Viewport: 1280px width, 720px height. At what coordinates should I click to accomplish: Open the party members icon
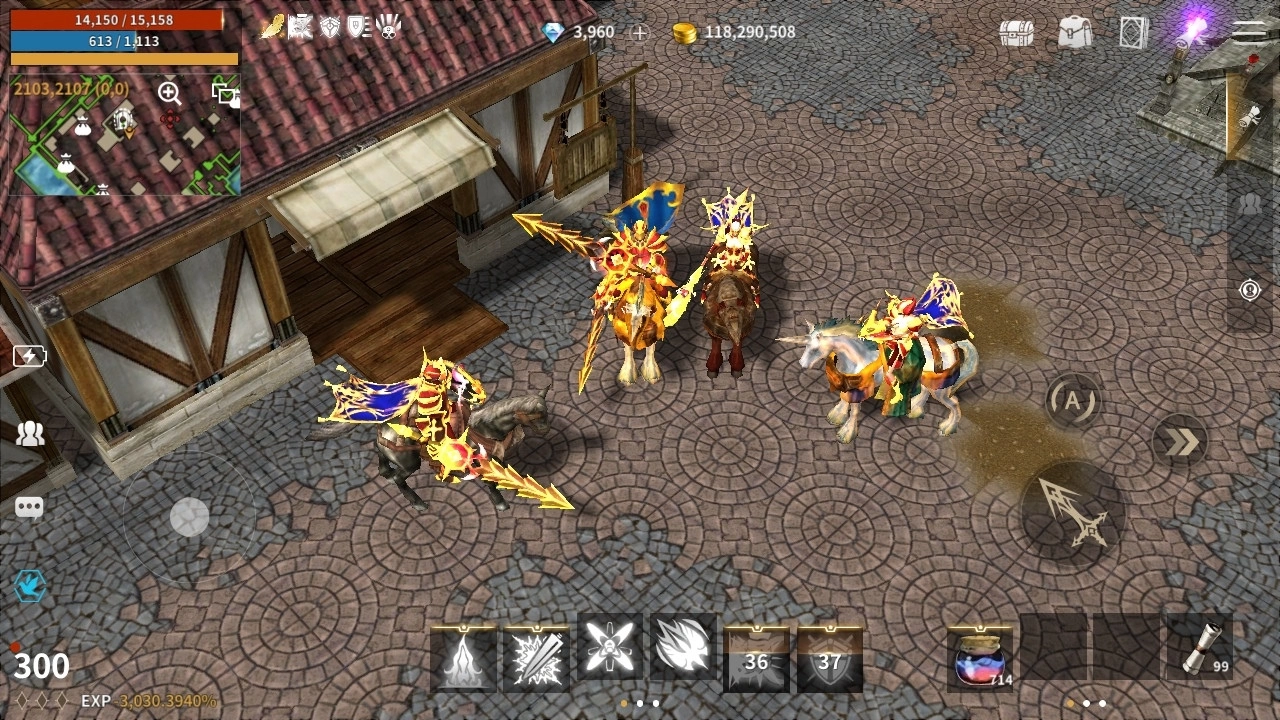coord(30,434)
